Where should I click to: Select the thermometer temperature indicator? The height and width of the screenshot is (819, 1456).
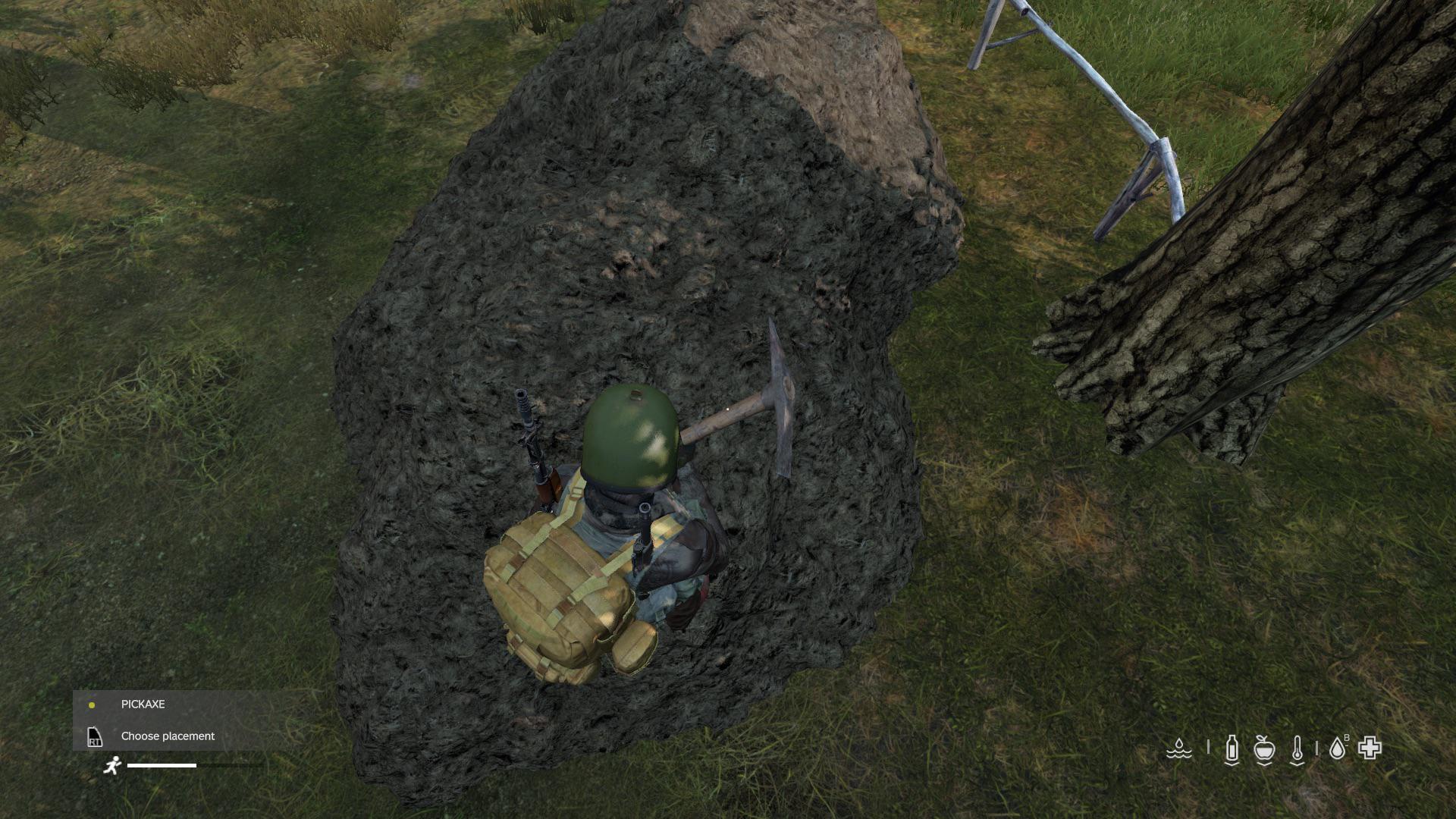click(1298, 748)
